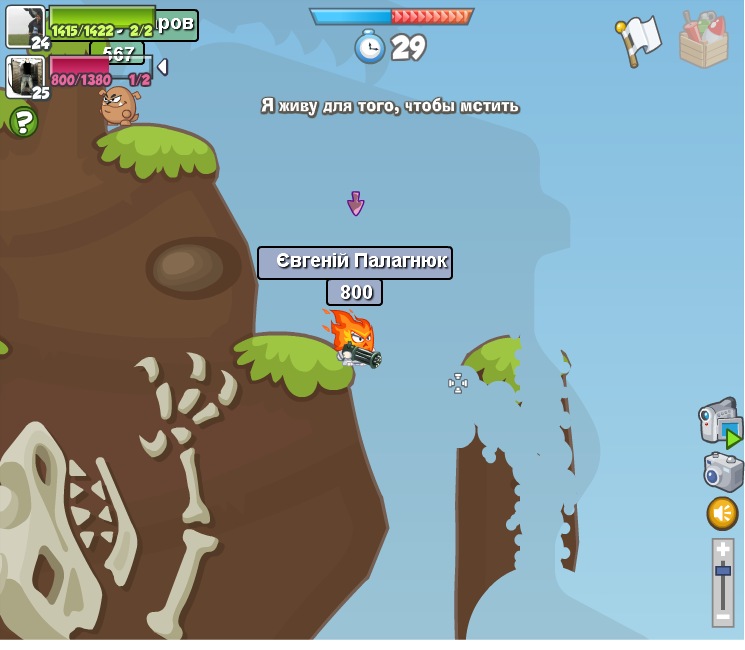Start video recording with the camcorder icon
Screen dimensions: 745x650
(x=719, y=422)
